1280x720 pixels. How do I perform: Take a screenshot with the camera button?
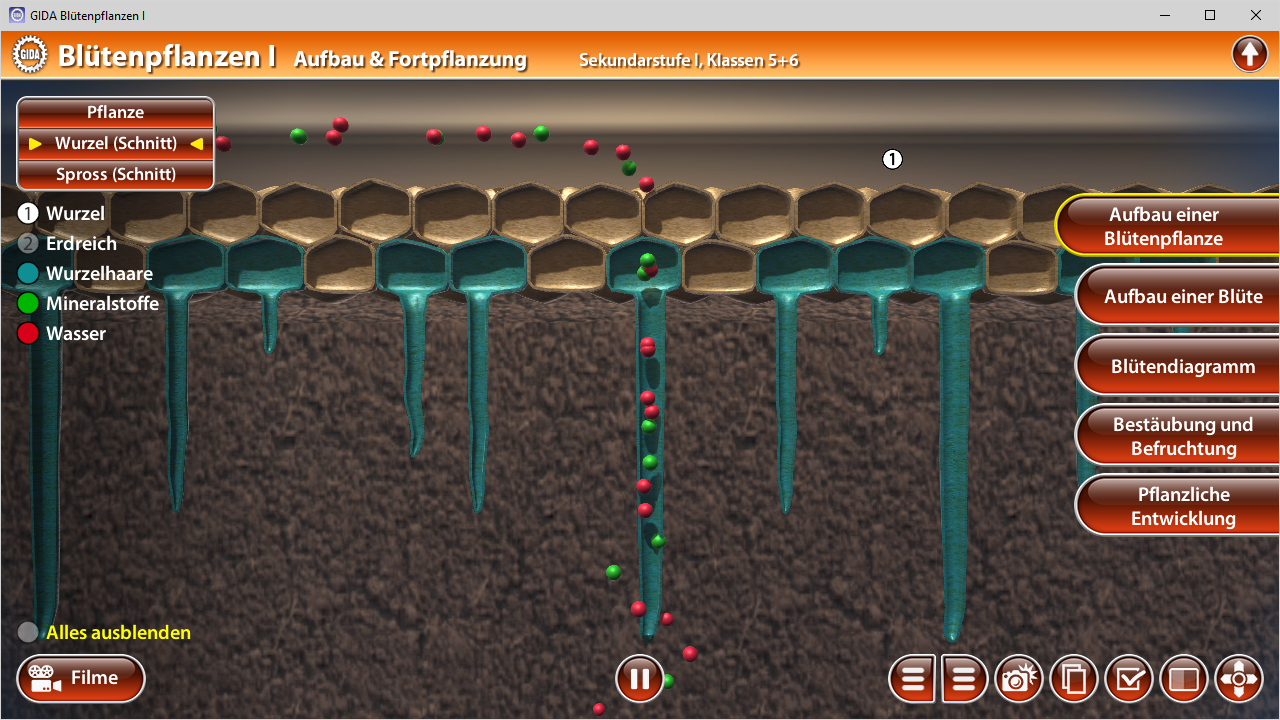pos(1018,679)
